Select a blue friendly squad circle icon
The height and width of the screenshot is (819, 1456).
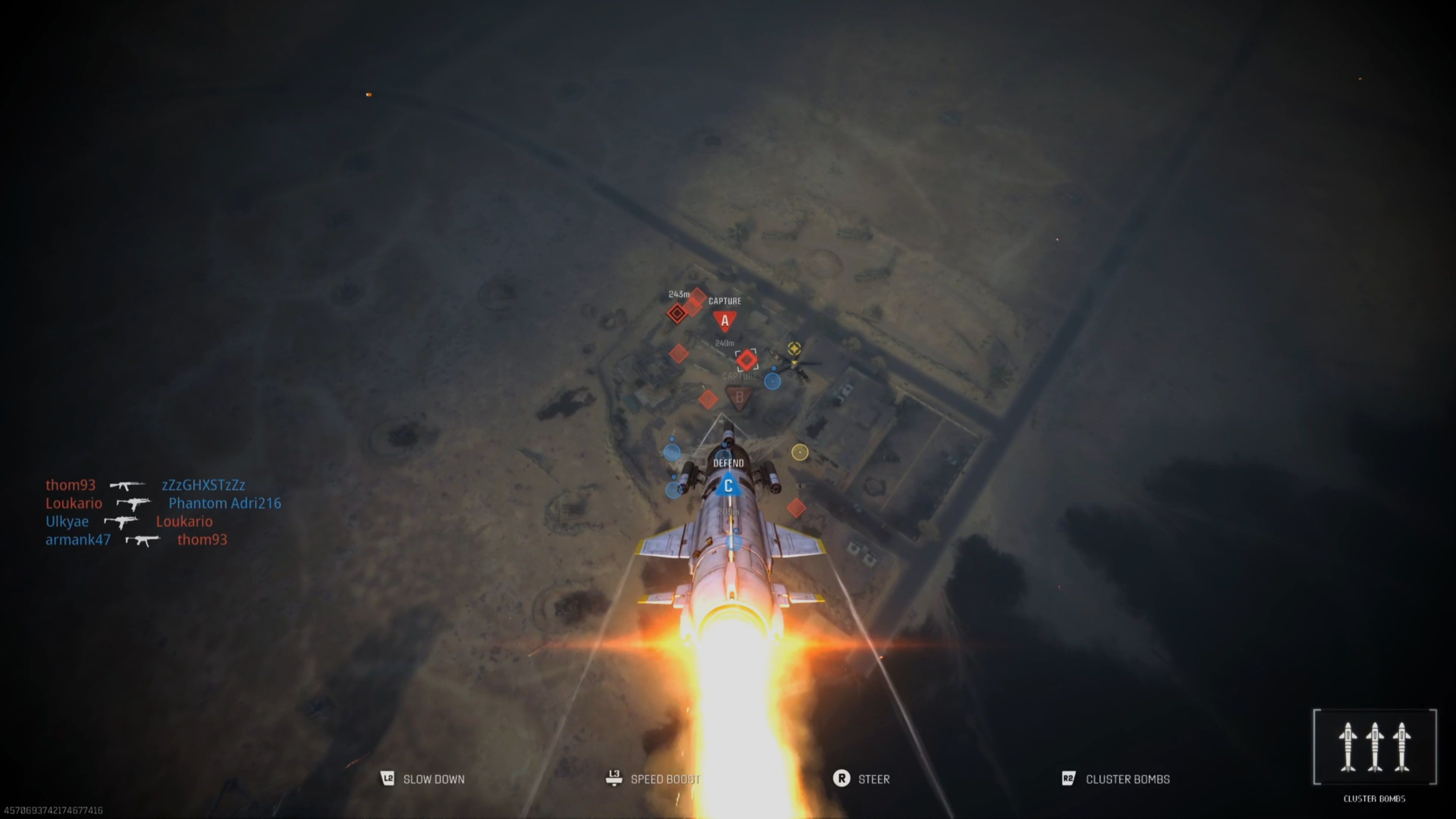773,381
